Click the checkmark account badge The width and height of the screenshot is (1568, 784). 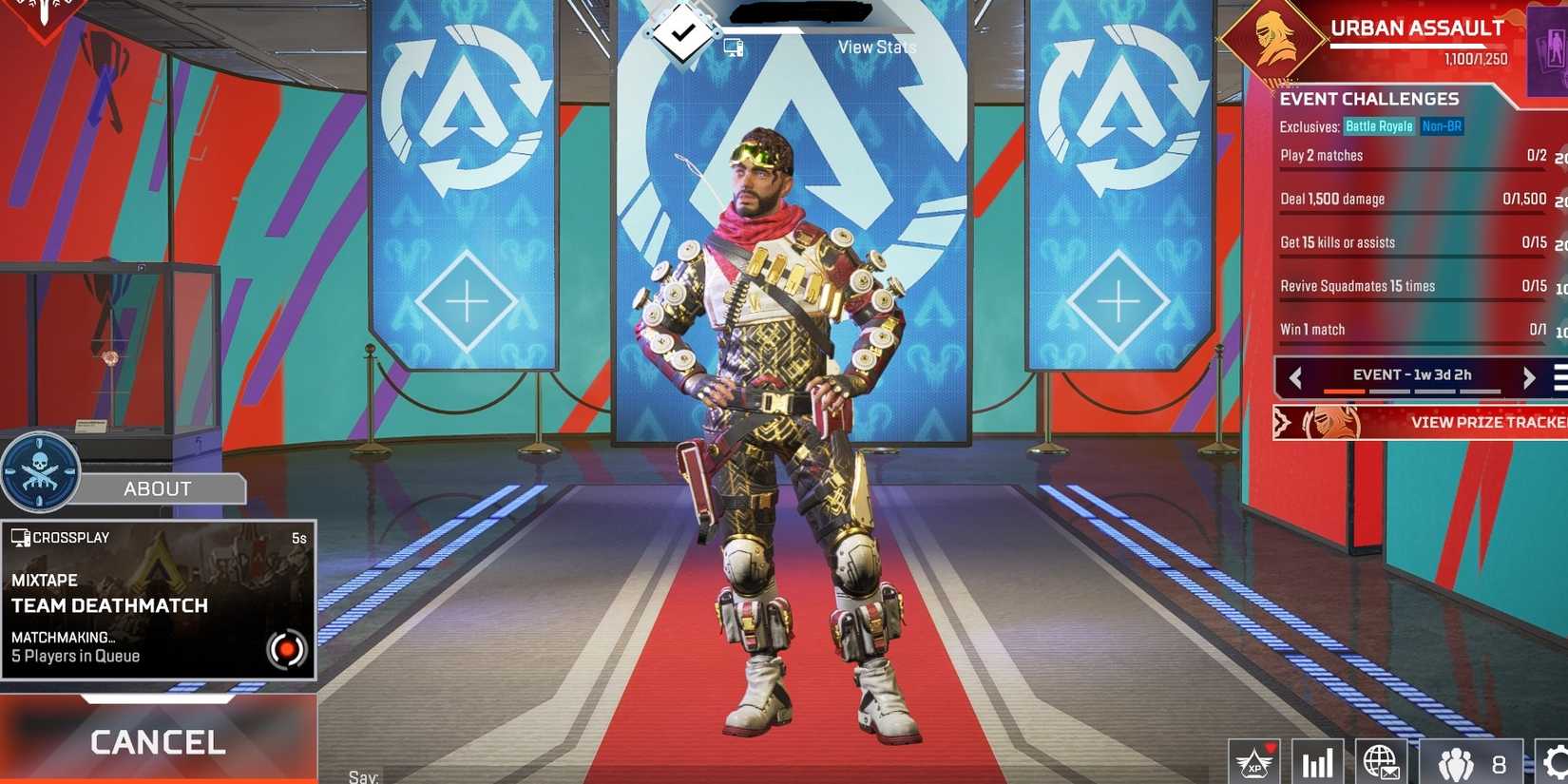(680, 32)
